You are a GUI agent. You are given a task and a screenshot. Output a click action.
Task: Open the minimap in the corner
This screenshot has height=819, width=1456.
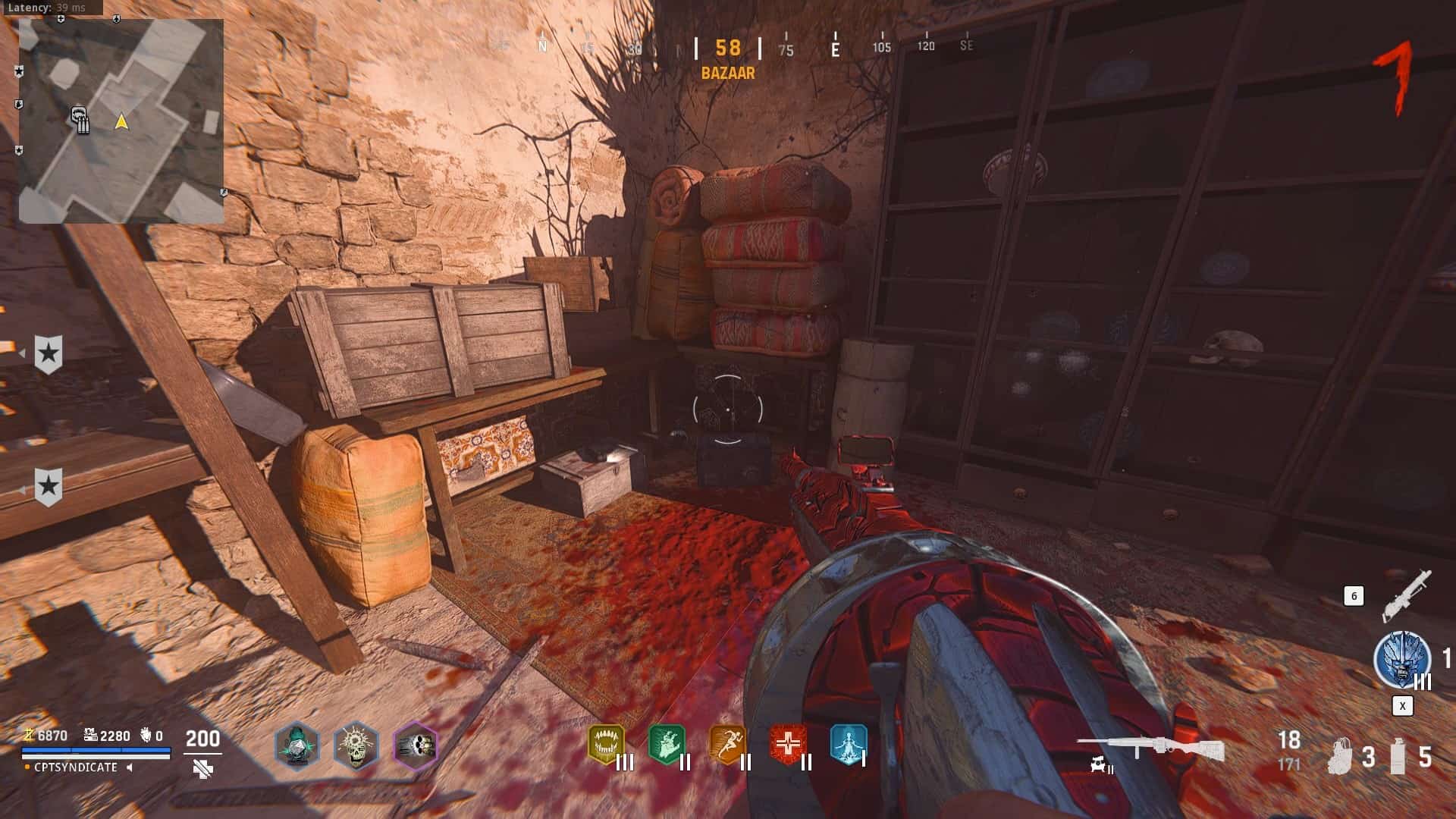click(121, 121)
